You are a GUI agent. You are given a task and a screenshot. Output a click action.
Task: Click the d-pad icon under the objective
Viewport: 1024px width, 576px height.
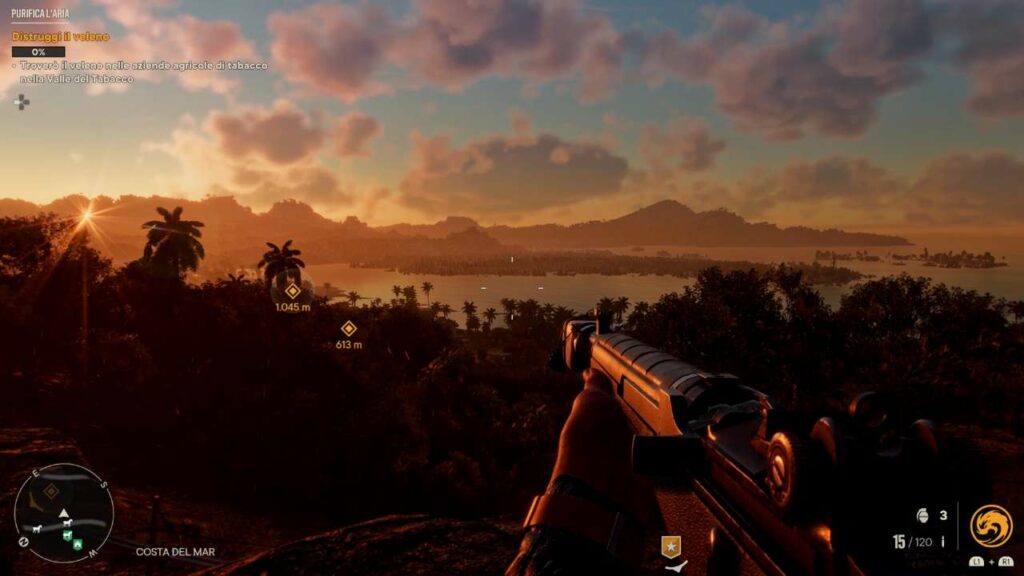coord(22,101)
